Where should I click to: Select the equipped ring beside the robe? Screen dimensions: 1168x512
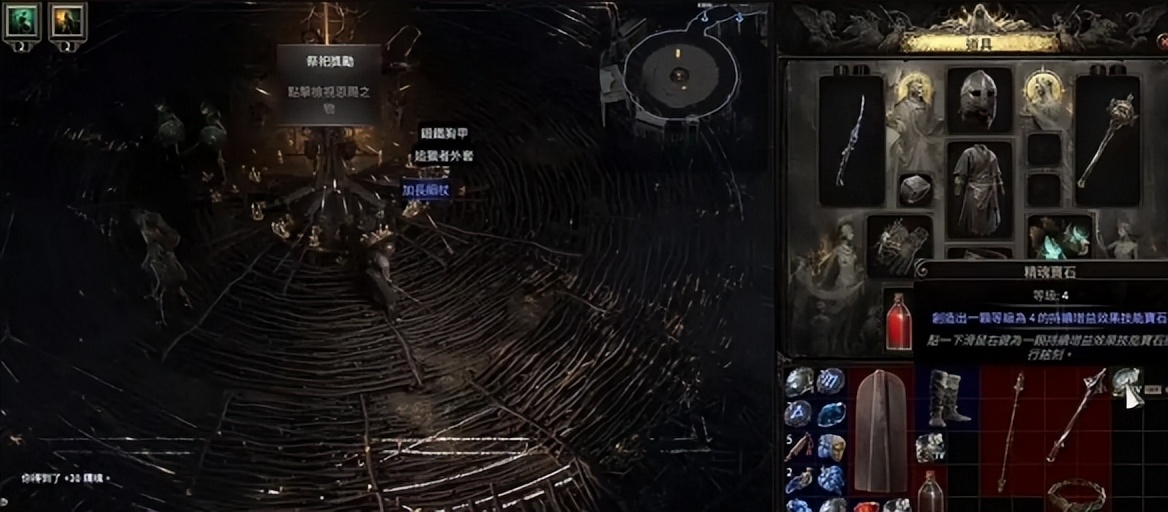[x=915, y=189]
